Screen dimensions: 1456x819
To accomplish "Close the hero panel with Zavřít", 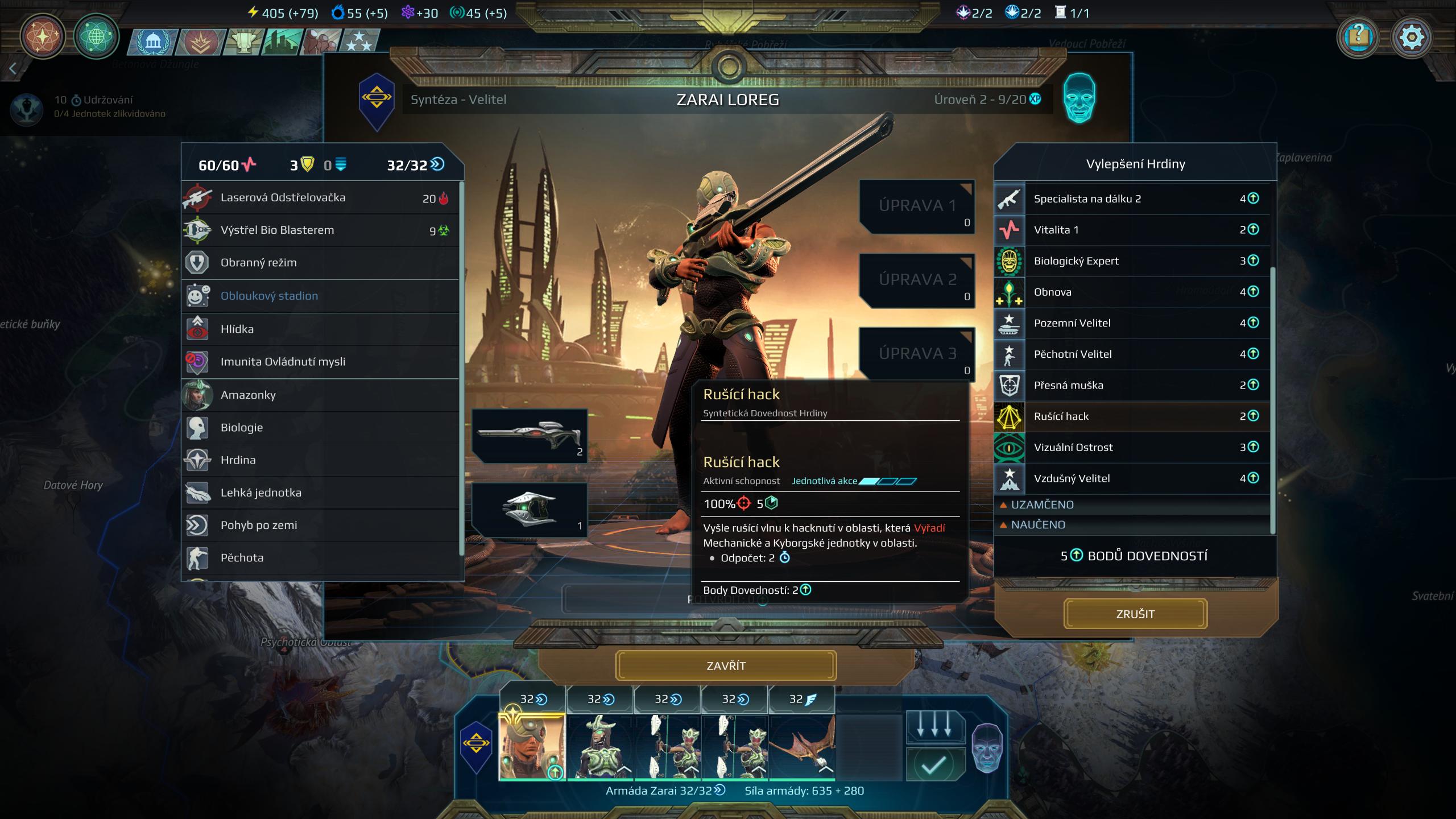I will [x=726, y=665].
